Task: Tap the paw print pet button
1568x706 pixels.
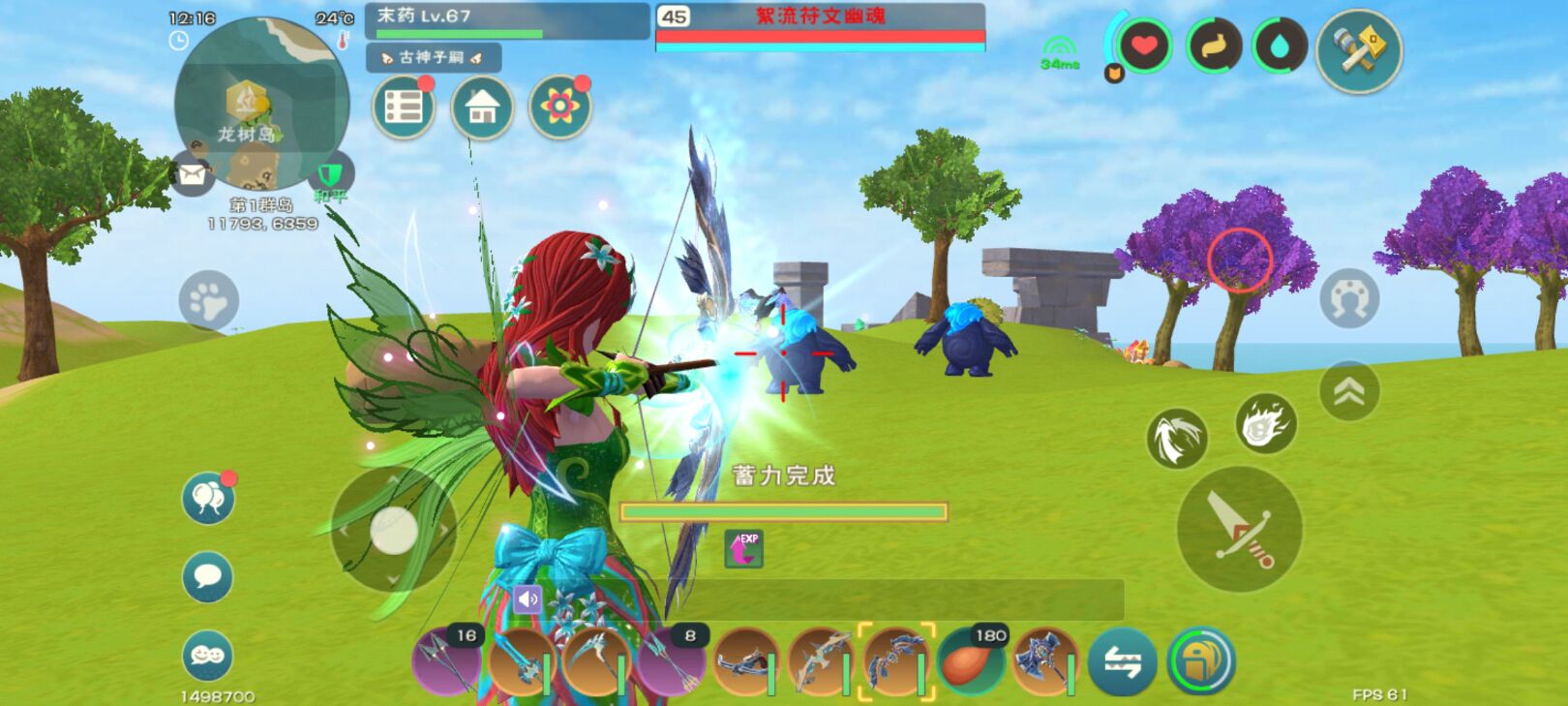Action: point(208,301)
